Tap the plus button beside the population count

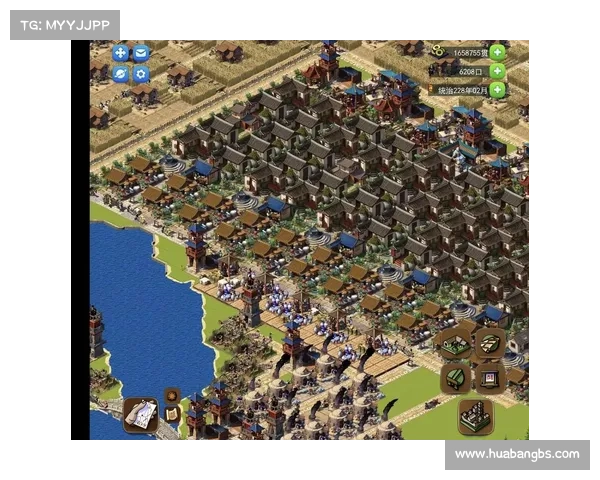tap(497, 71)
